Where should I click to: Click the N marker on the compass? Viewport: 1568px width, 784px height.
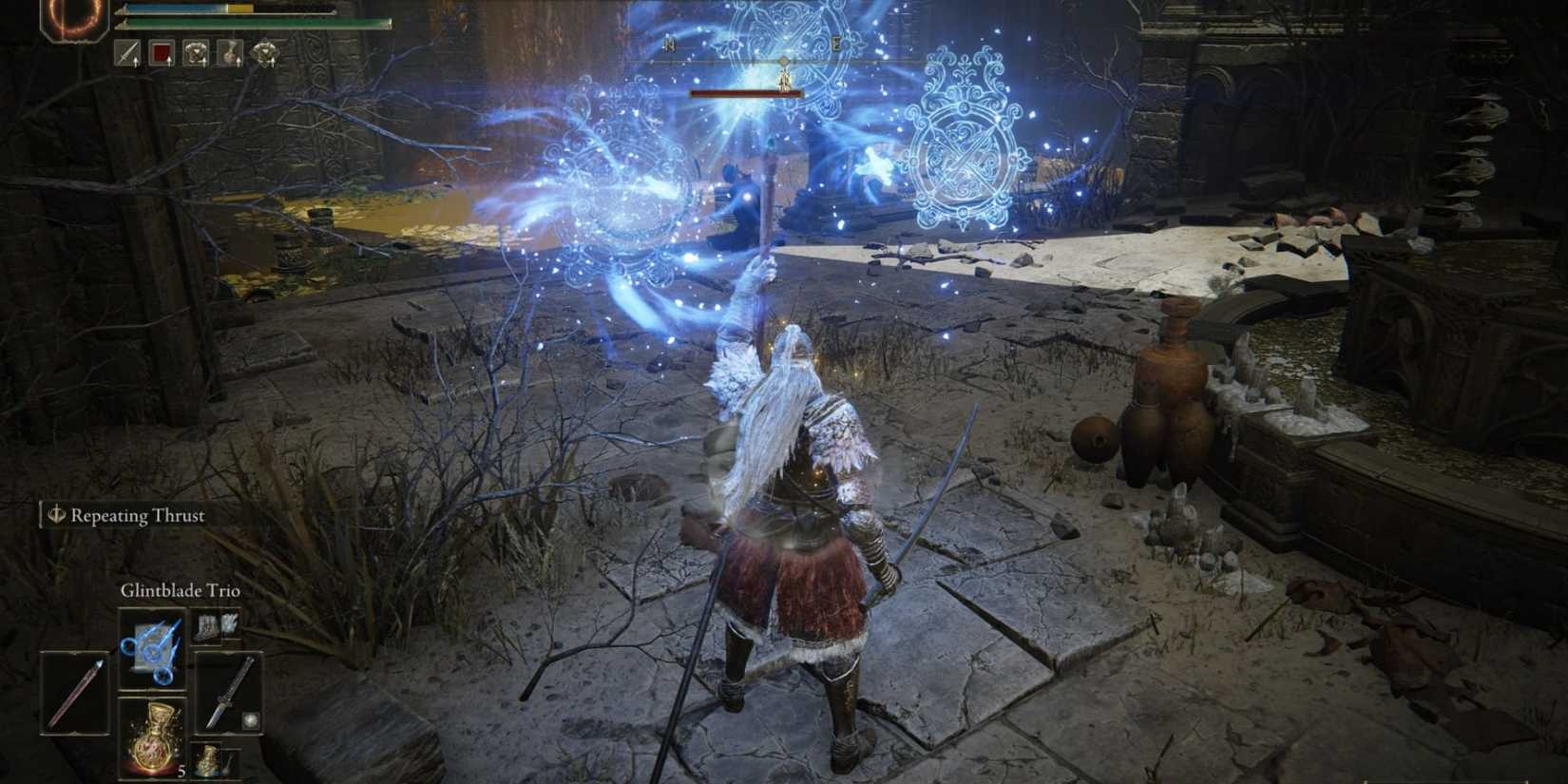click(x=670, y=43)
